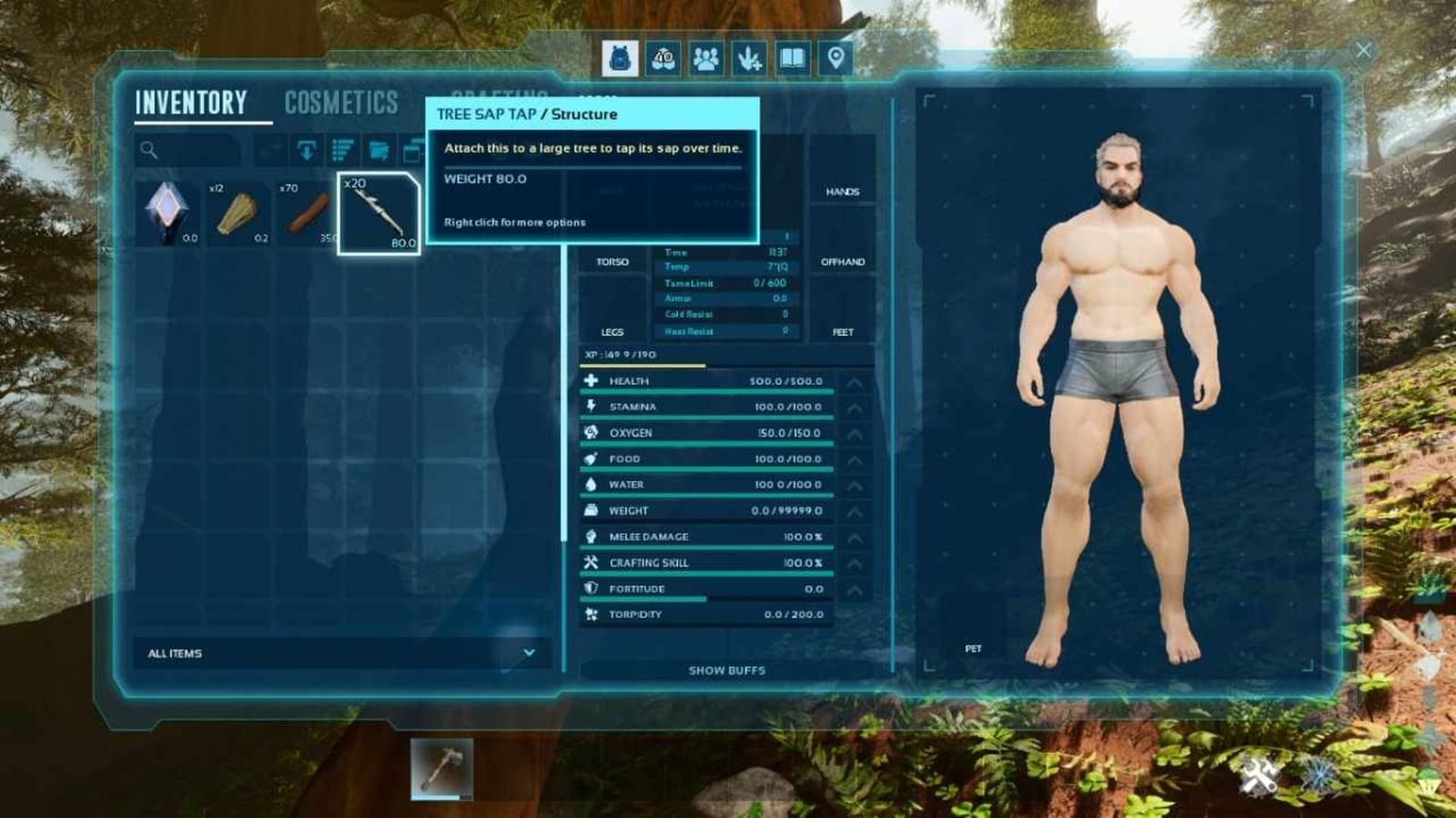Screen dimensions: 1456x818
Task: Select the mutagen plant icon in top bar
Action: (749, 58)
